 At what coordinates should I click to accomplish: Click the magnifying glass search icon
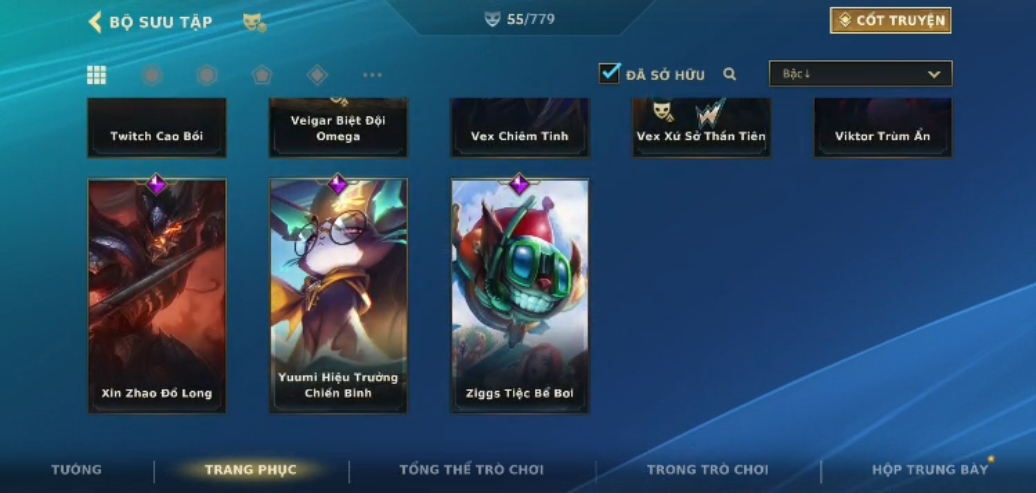point(730,74)
